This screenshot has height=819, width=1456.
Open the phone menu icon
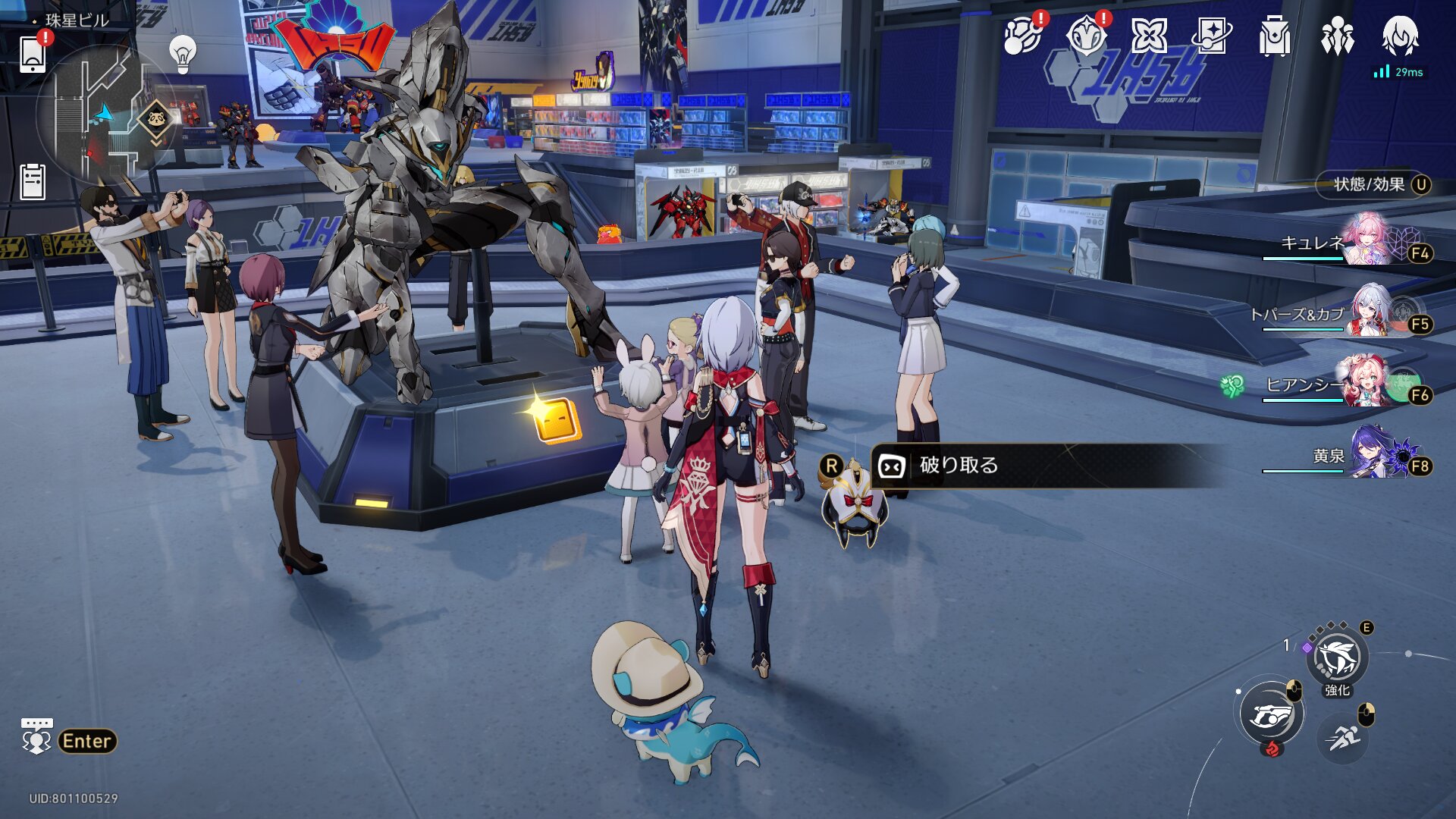click(33, 54)
